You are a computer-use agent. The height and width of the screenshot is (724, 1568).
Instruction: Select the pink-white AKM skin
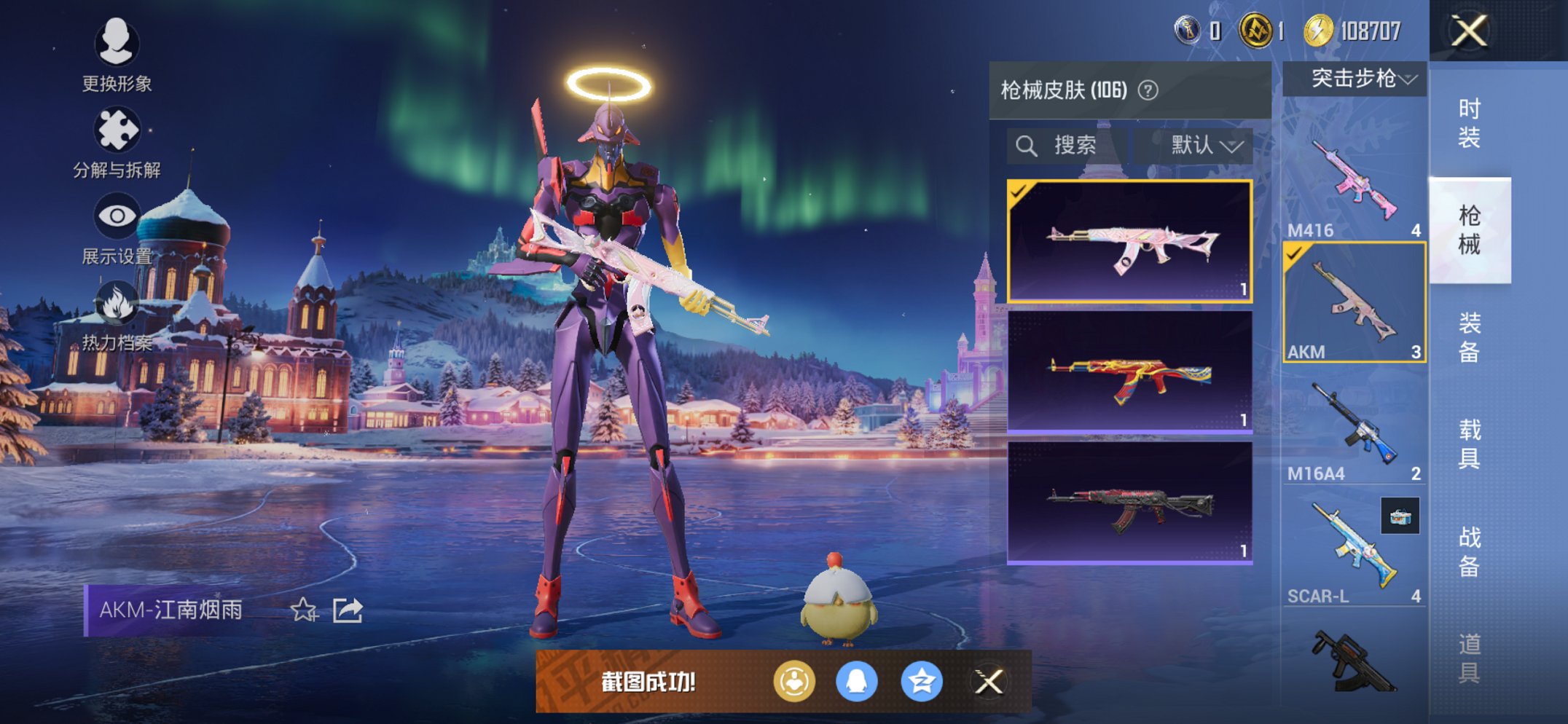(x=1129, y=241)
